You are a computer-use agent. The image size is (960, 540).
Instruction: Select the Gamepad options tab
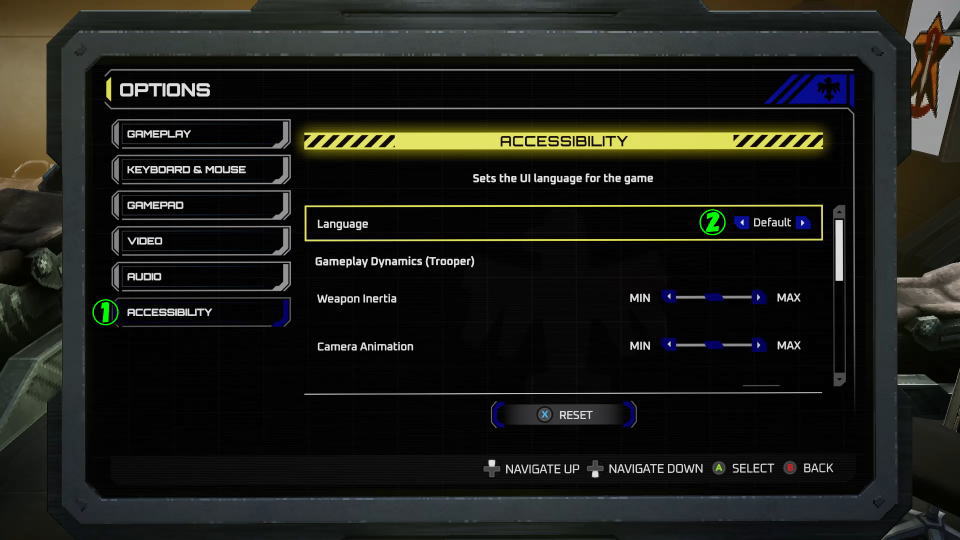(x=200, y=205)
